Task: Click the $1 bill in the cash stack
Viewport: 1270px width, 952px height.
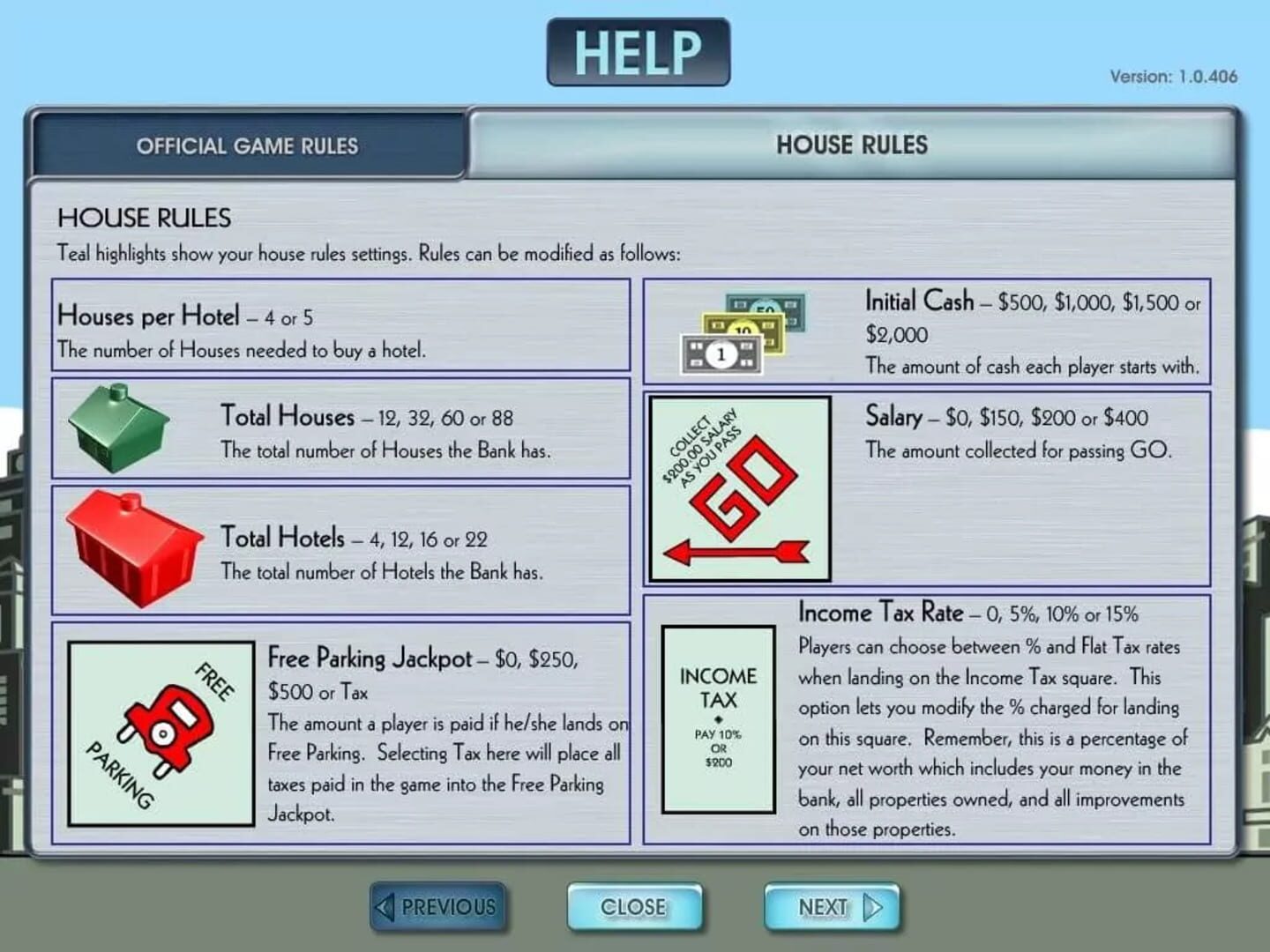Action: (721, 353)
